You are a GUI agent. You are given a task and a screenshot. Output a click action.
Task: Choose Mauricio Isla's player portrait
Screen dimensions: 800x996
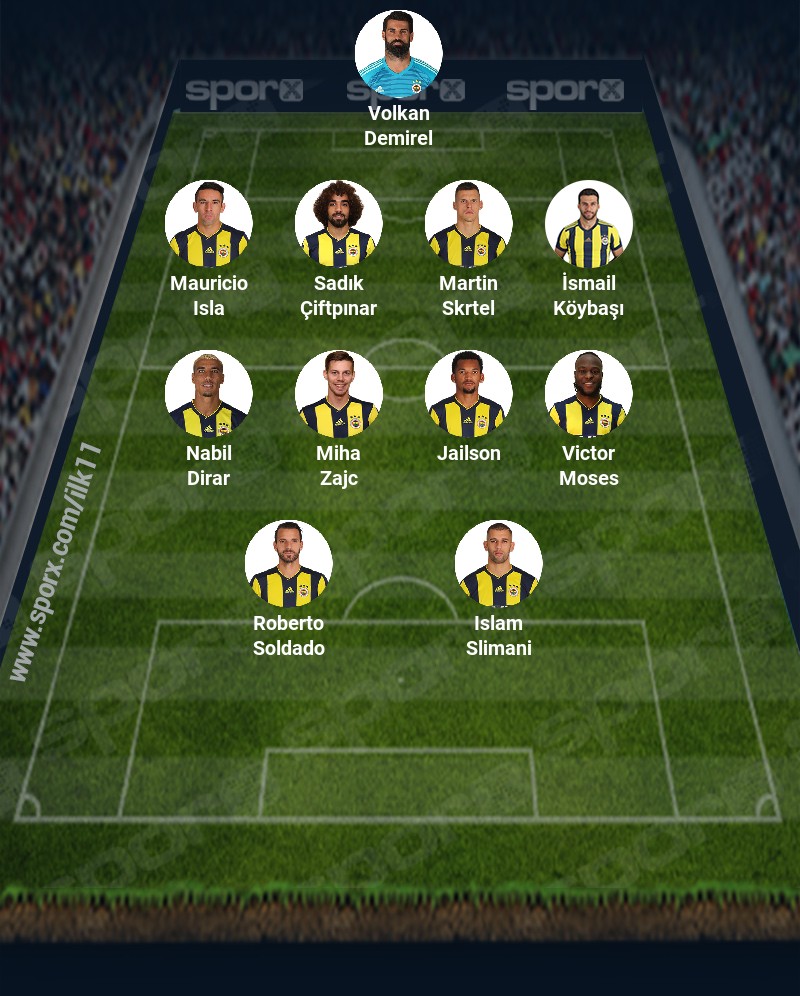tap(208, 224)
